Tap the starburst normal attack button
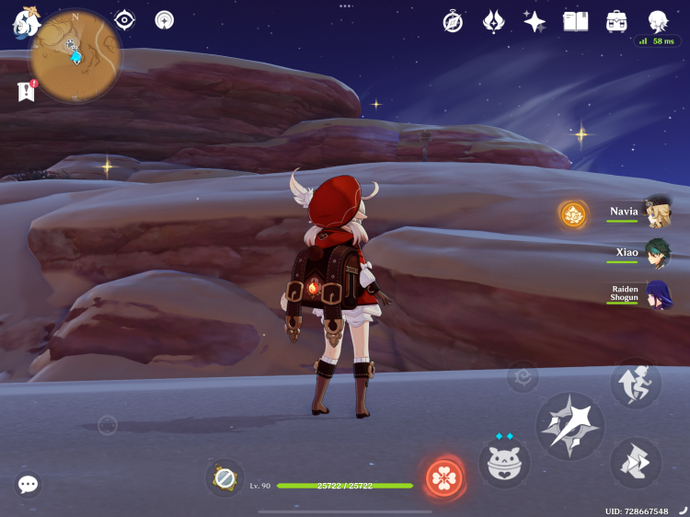 tap(570, 426)
